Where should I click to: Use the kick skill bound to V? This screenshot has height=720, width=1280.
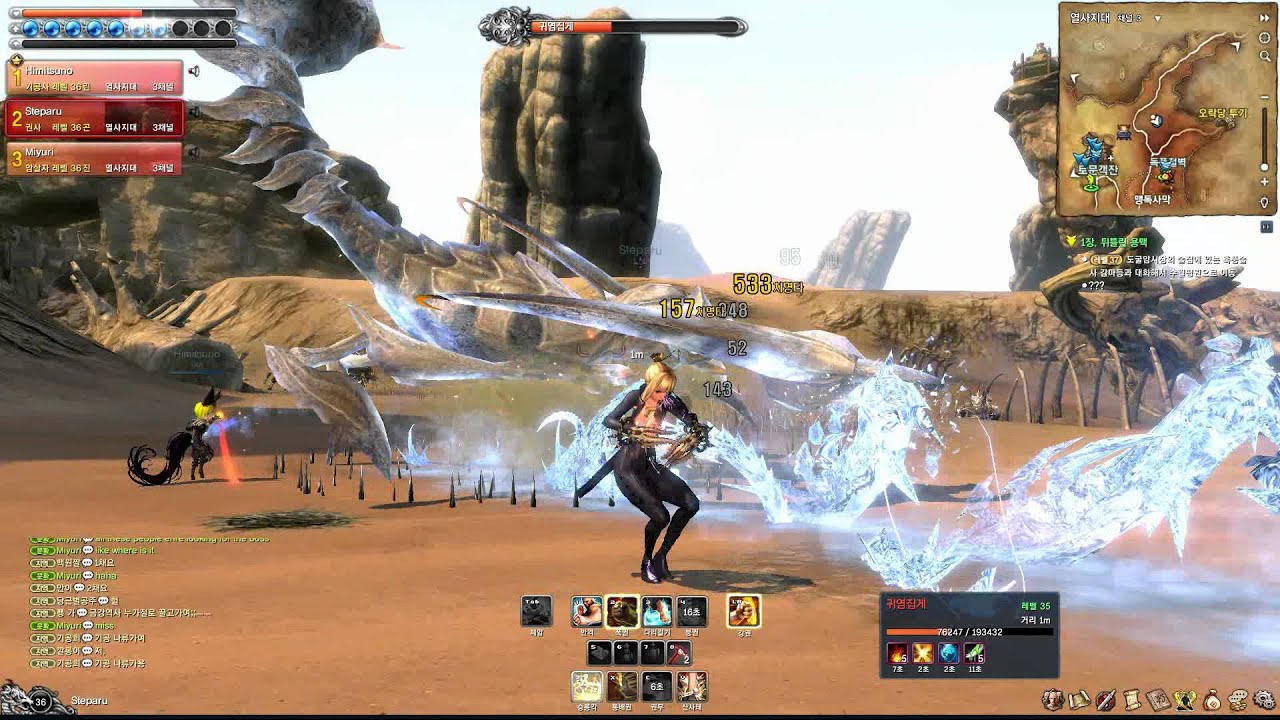point(691,686)
